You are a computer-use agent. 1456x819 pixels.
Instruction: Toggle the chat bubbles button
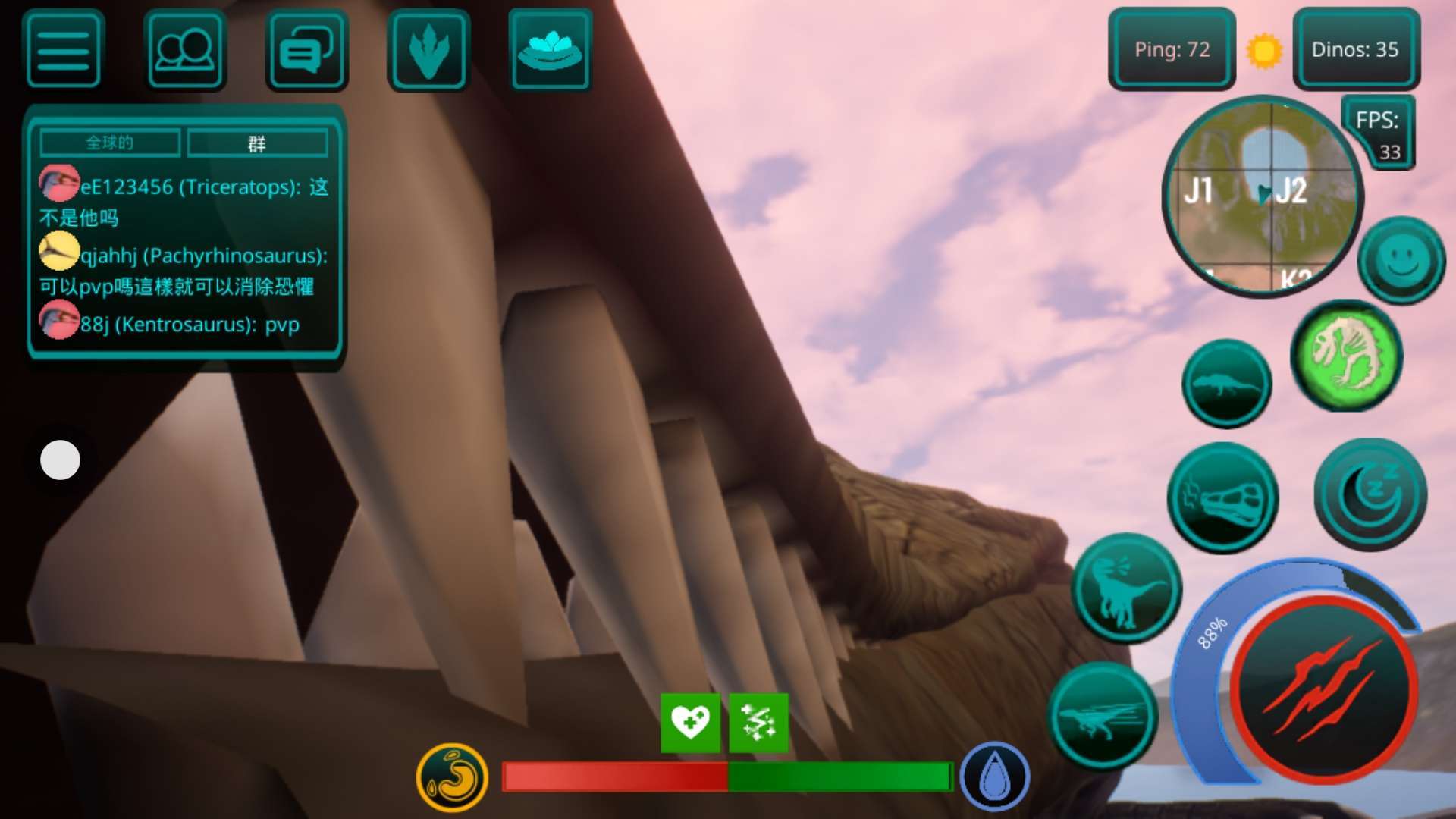click(x=306, y=50)
